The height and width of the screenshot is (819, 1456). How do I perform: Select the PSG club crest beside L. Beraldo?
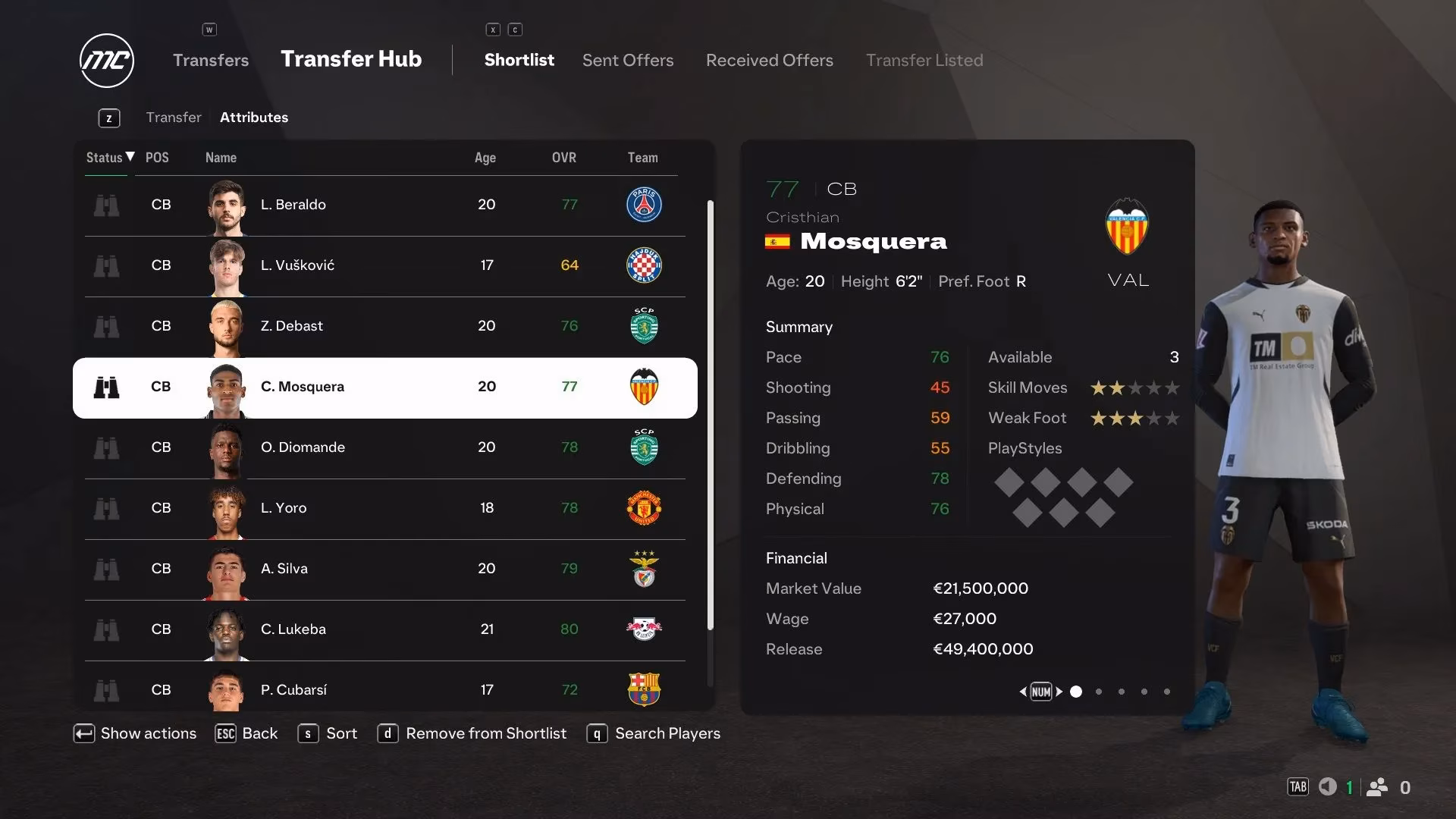click(x=644, y=205)
